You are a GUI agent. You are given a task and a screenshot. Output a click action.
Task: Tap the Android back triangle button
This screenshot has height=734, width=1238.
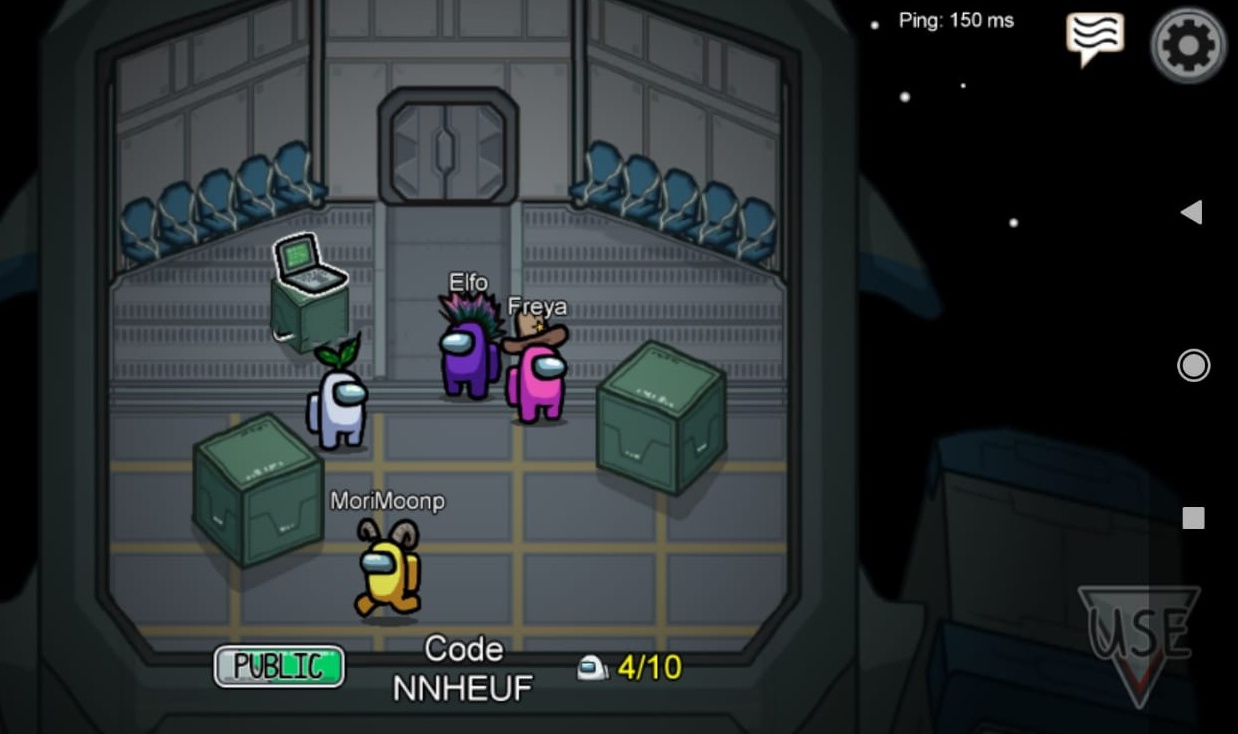(x=1191, y=212)
